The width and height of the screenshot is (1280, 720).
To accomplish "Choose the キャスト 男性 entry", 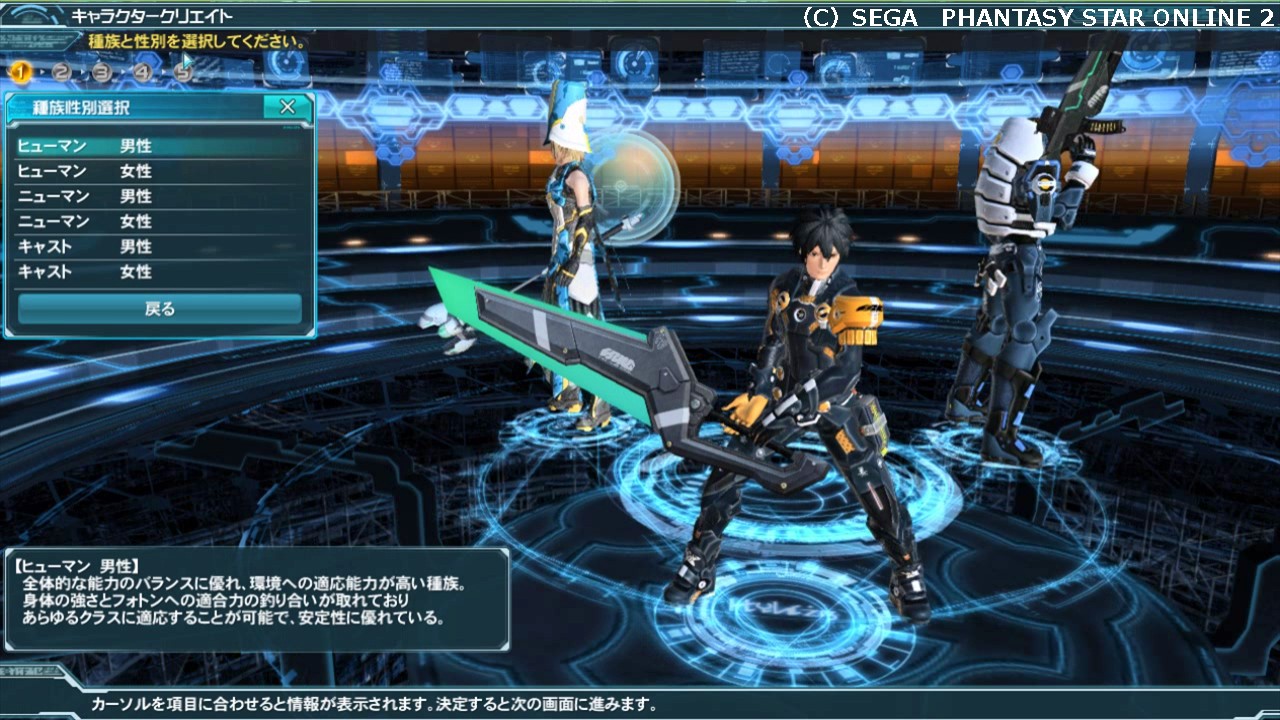I will [x=160, y=247].
